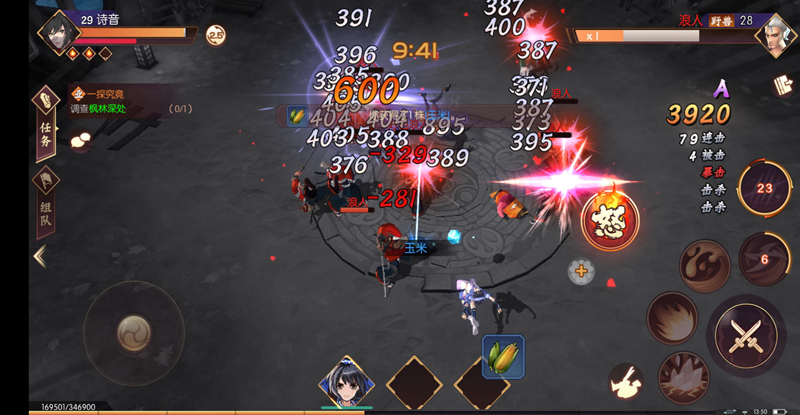Tap the round 25 badge beside health bar
Screen dimensions: 800x415
coord(215,35)
